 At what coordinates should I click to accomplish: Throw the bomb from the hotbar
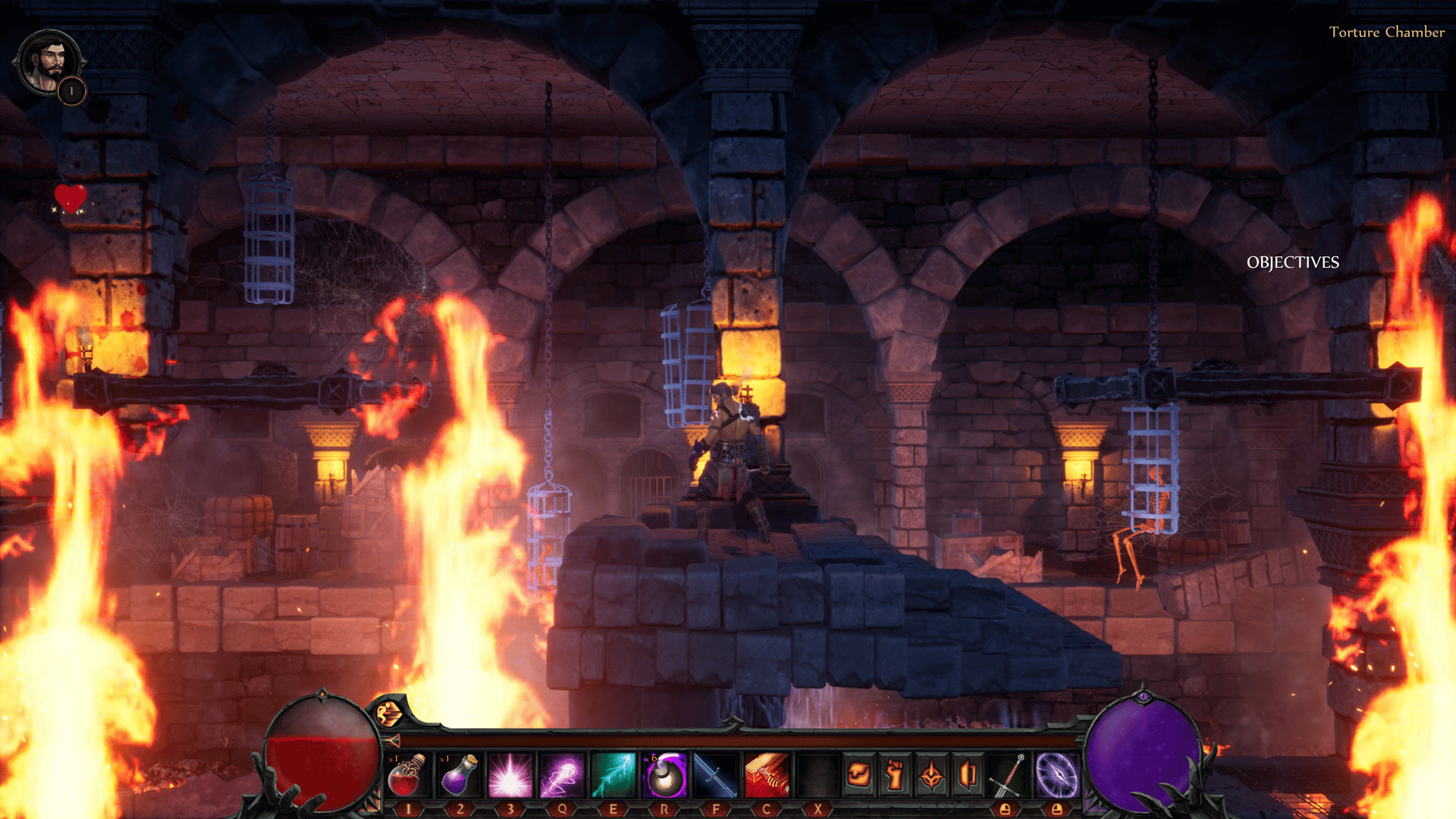664,775
